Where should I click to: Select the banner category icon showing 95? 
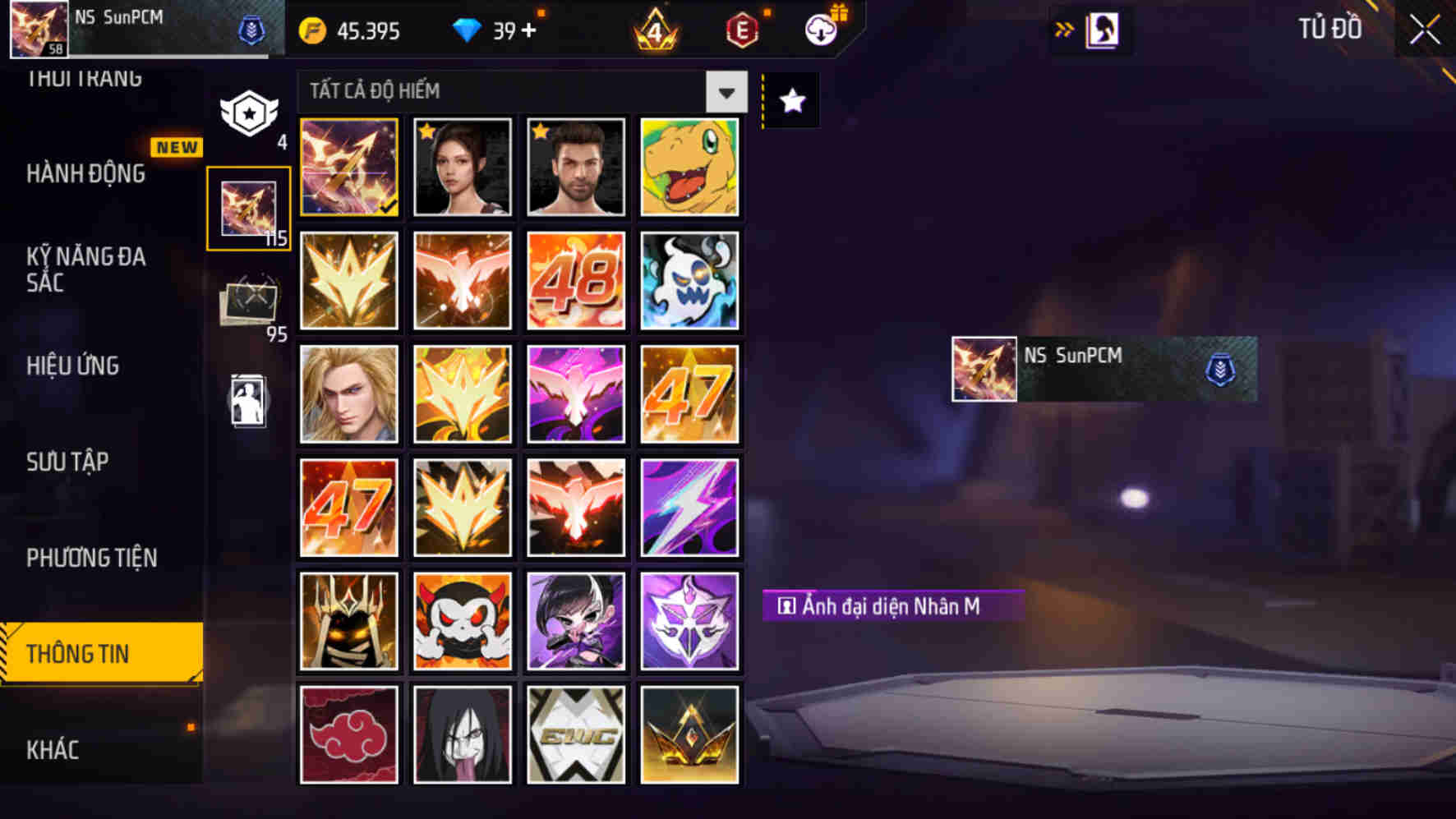point(249,301)
